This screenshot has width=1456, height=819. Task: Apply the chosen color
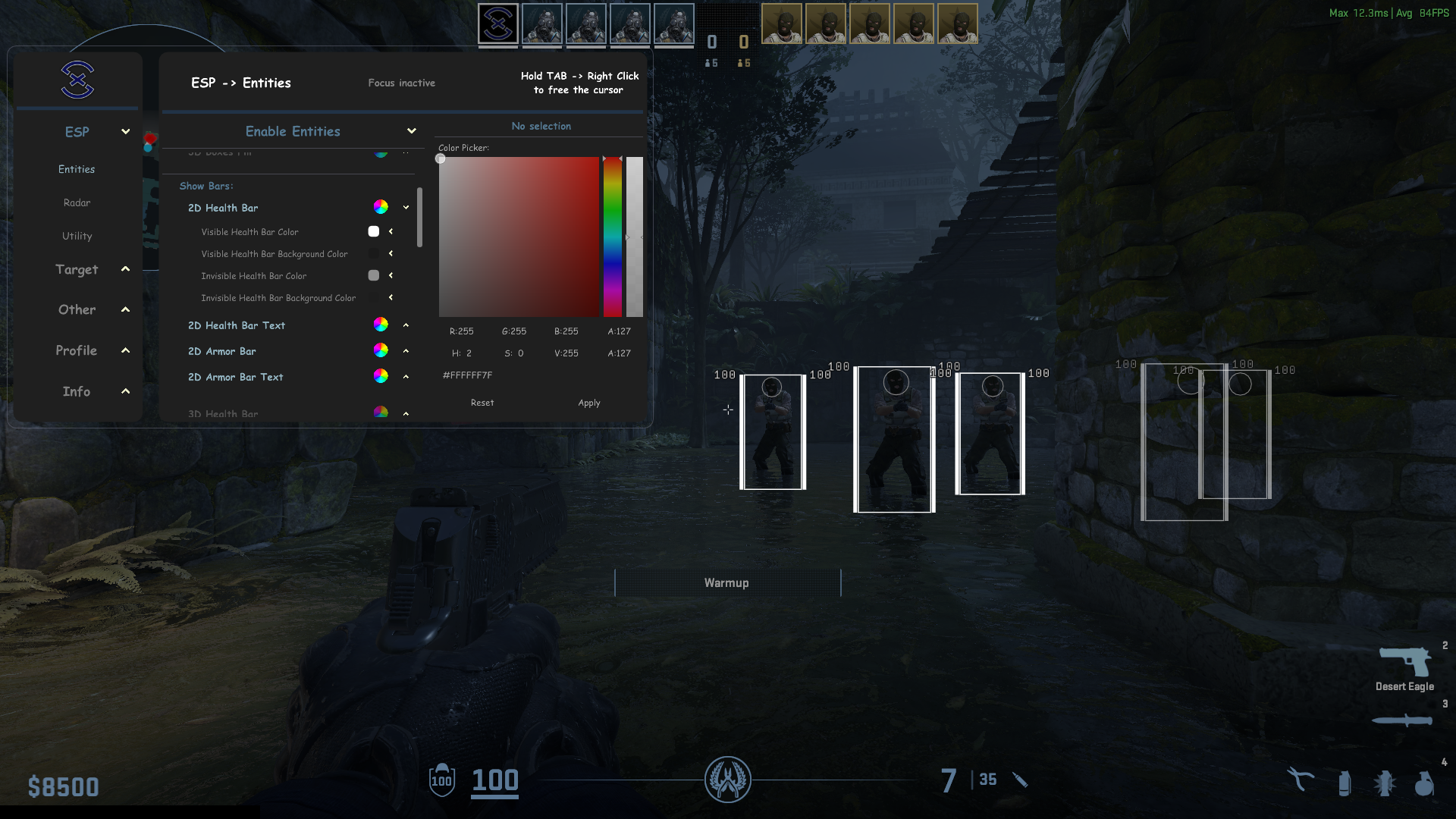pyautogui.click(x=589, y=403)
